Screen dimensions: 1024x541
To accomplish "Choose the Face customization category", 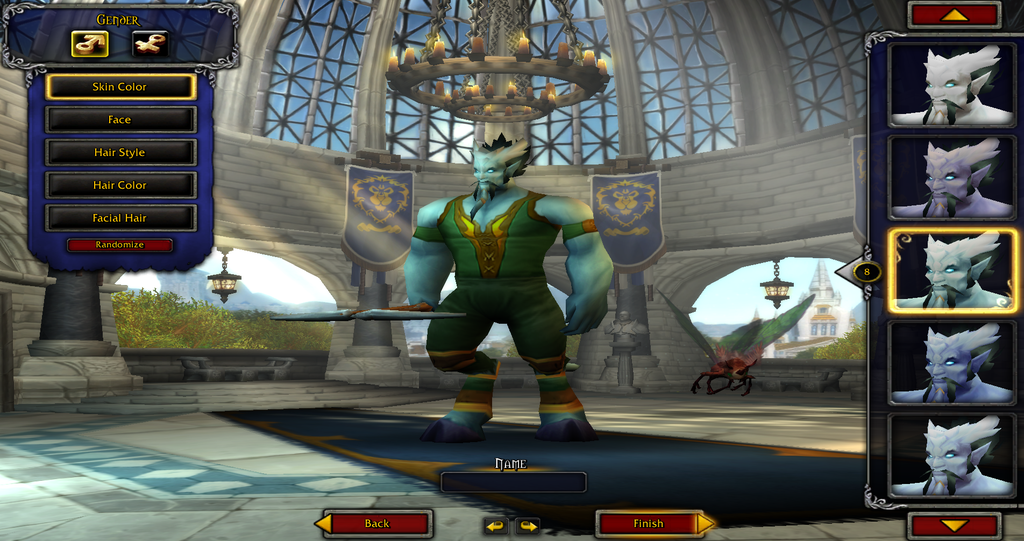I will click(120, 120).
